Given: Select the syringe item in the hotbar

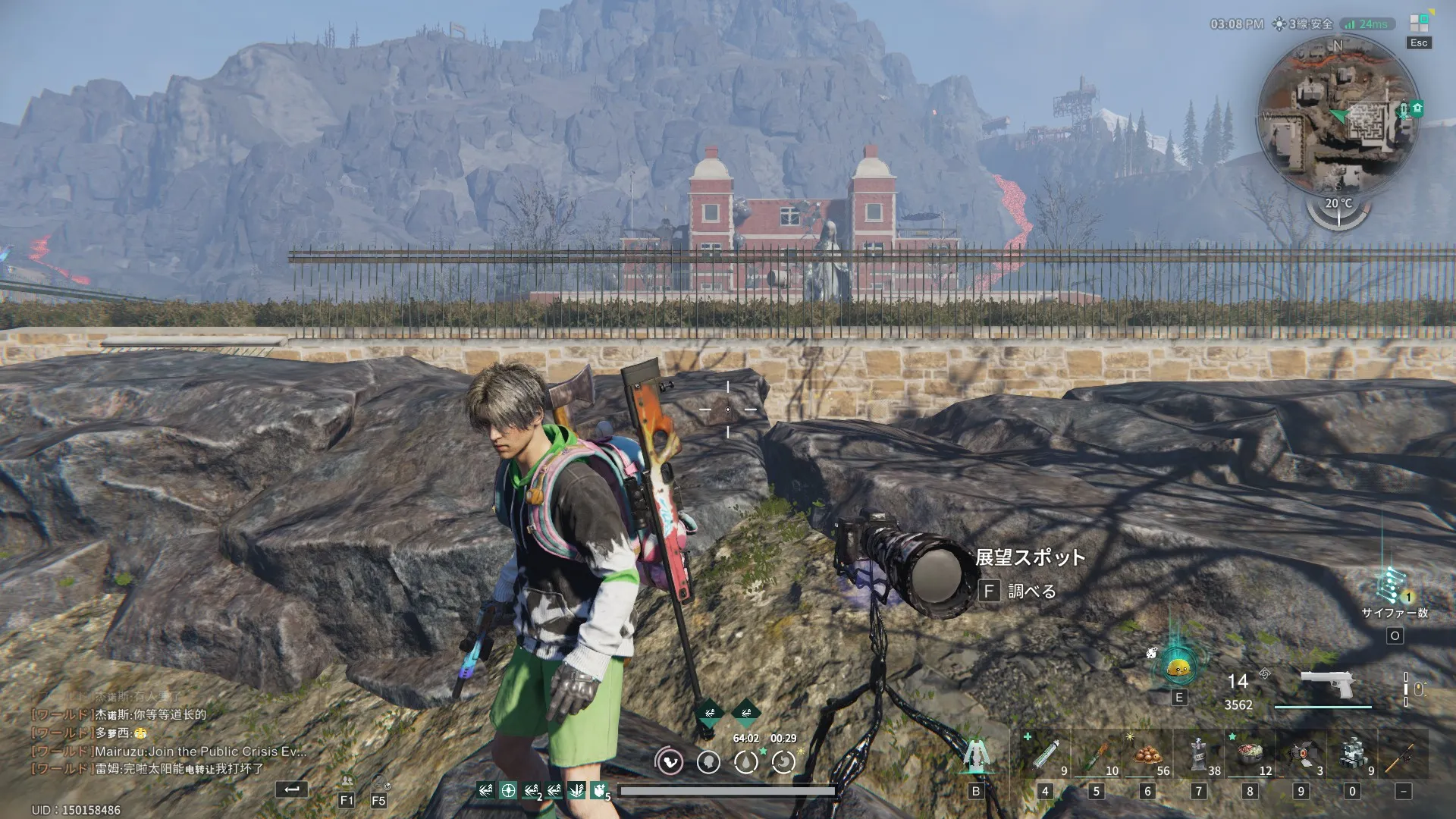Looking at the screenshot, I should point(1045,754).
